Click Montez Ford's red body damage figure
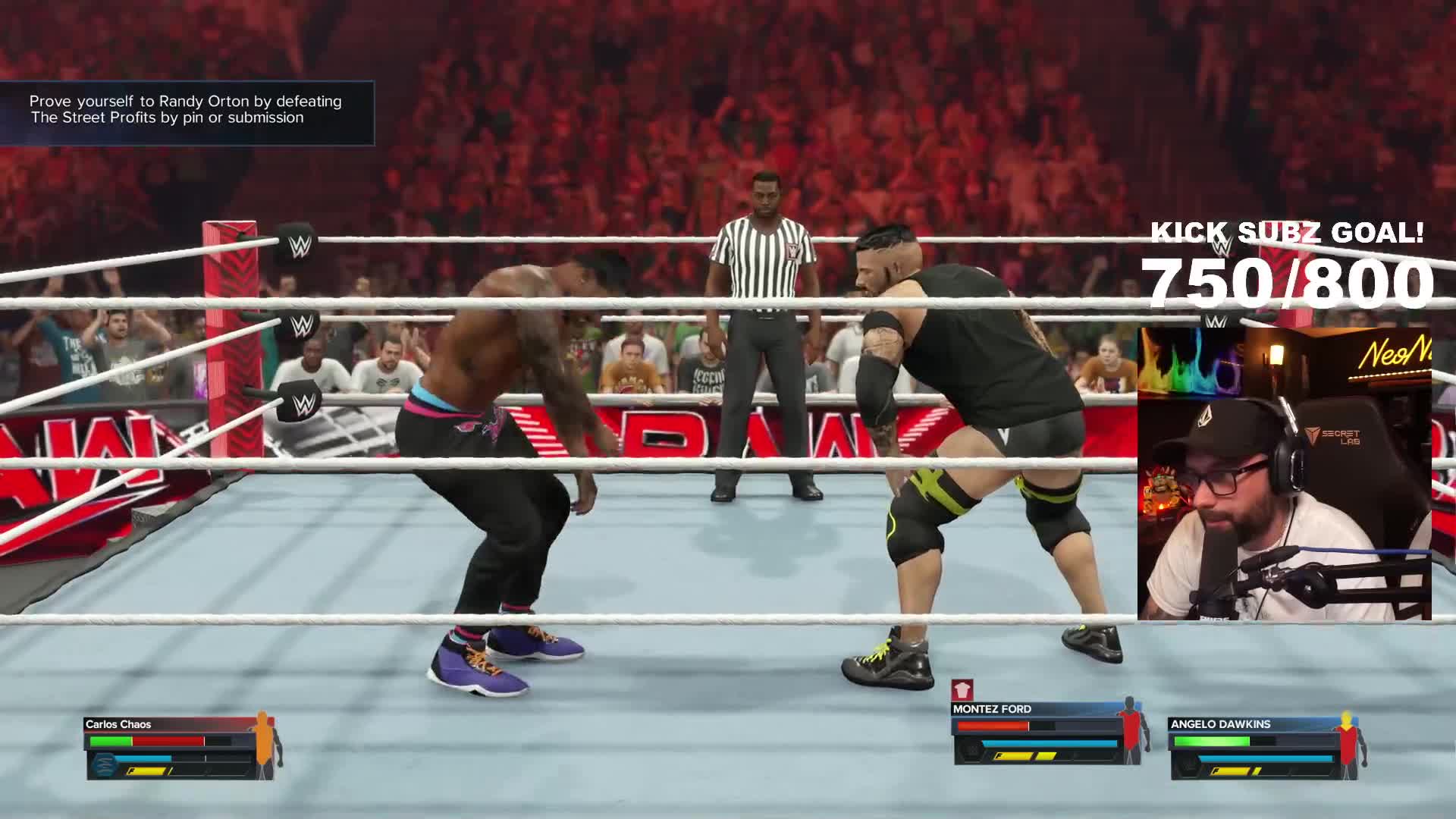 coord(1130,730)
